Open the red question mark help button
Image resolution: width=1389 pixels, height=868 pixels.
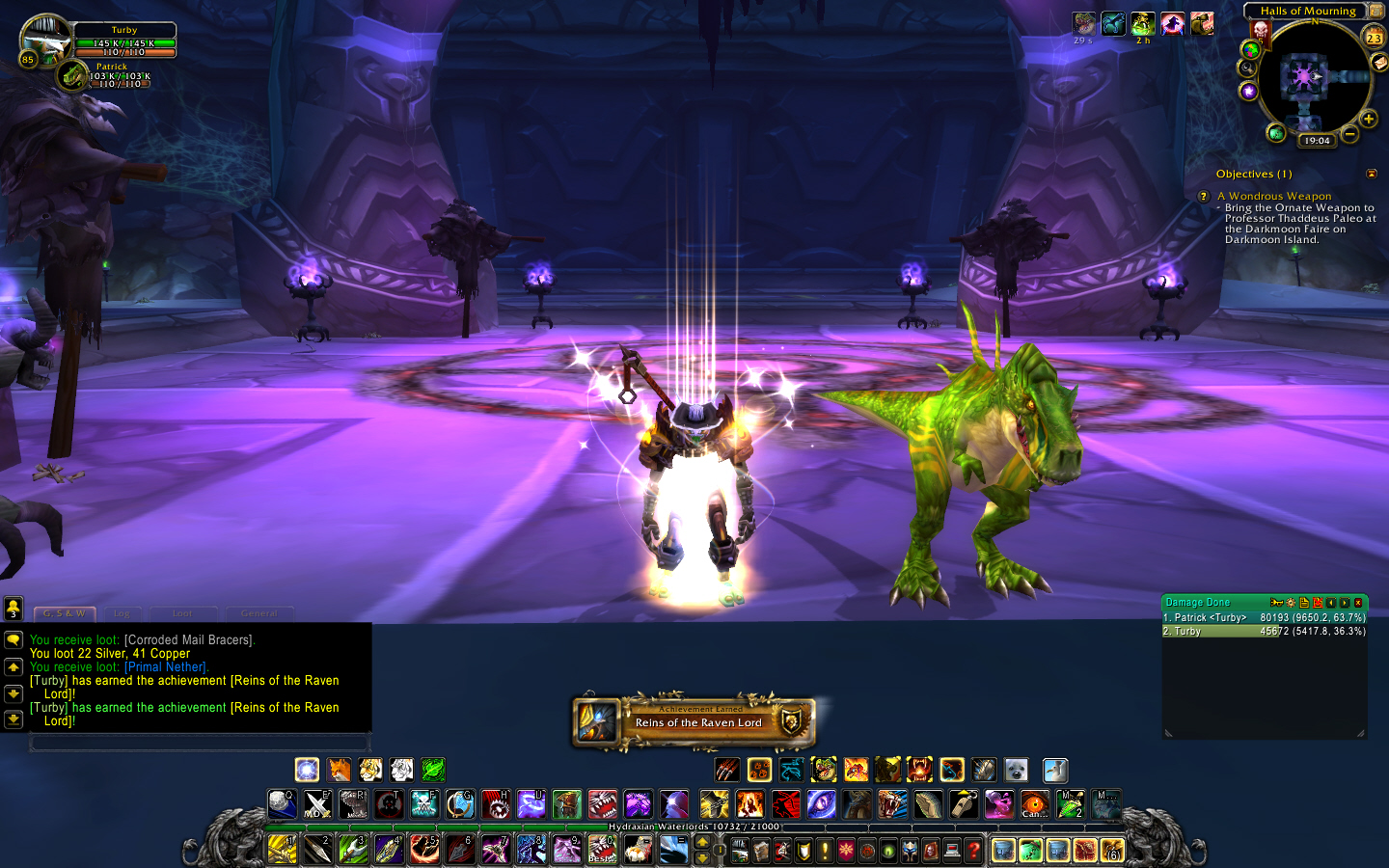click(x=973, y=850)
